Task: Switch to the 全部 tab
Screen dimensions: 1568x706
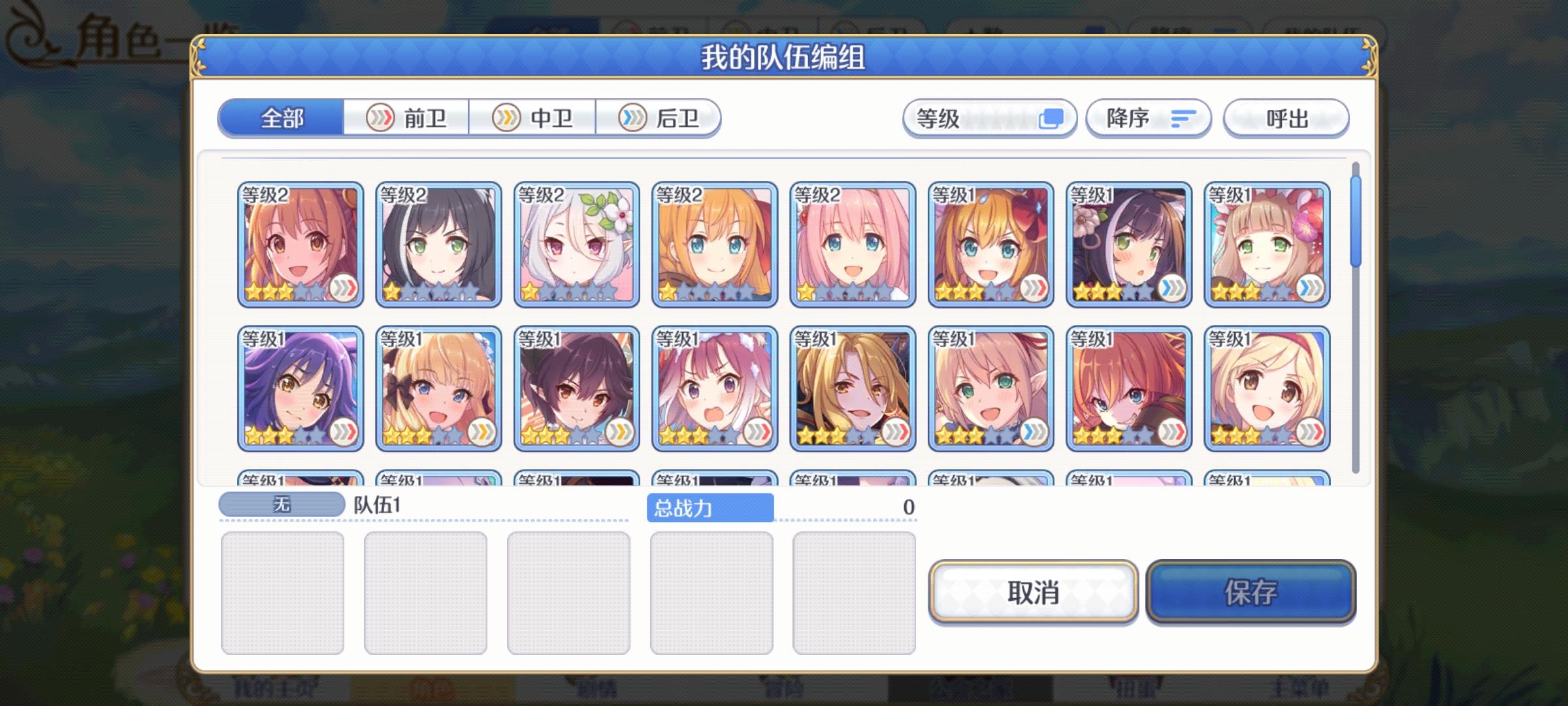Action: (x=282, y=119)
